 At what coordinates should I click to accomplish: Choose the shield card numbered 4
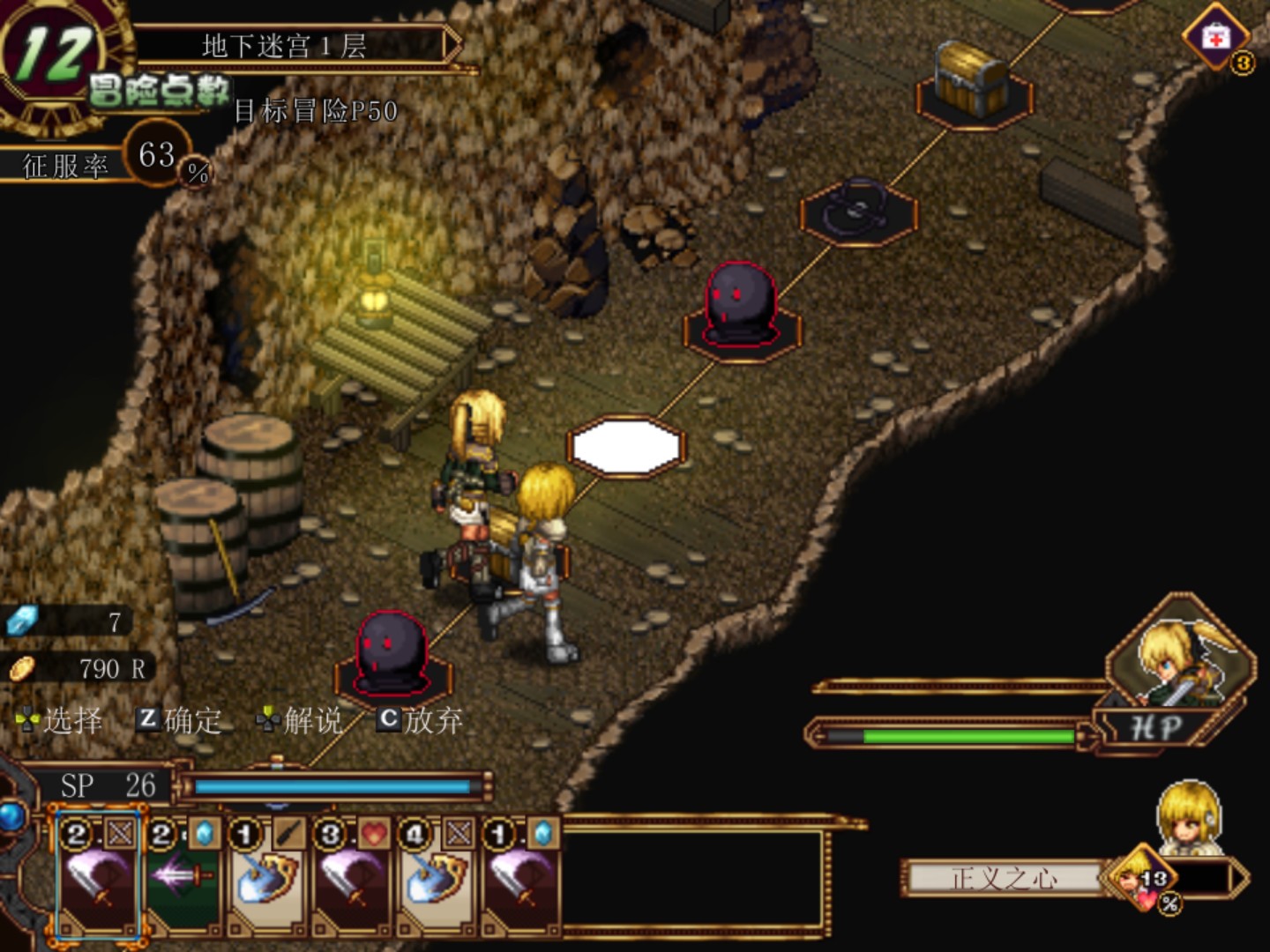pos(435,878)
